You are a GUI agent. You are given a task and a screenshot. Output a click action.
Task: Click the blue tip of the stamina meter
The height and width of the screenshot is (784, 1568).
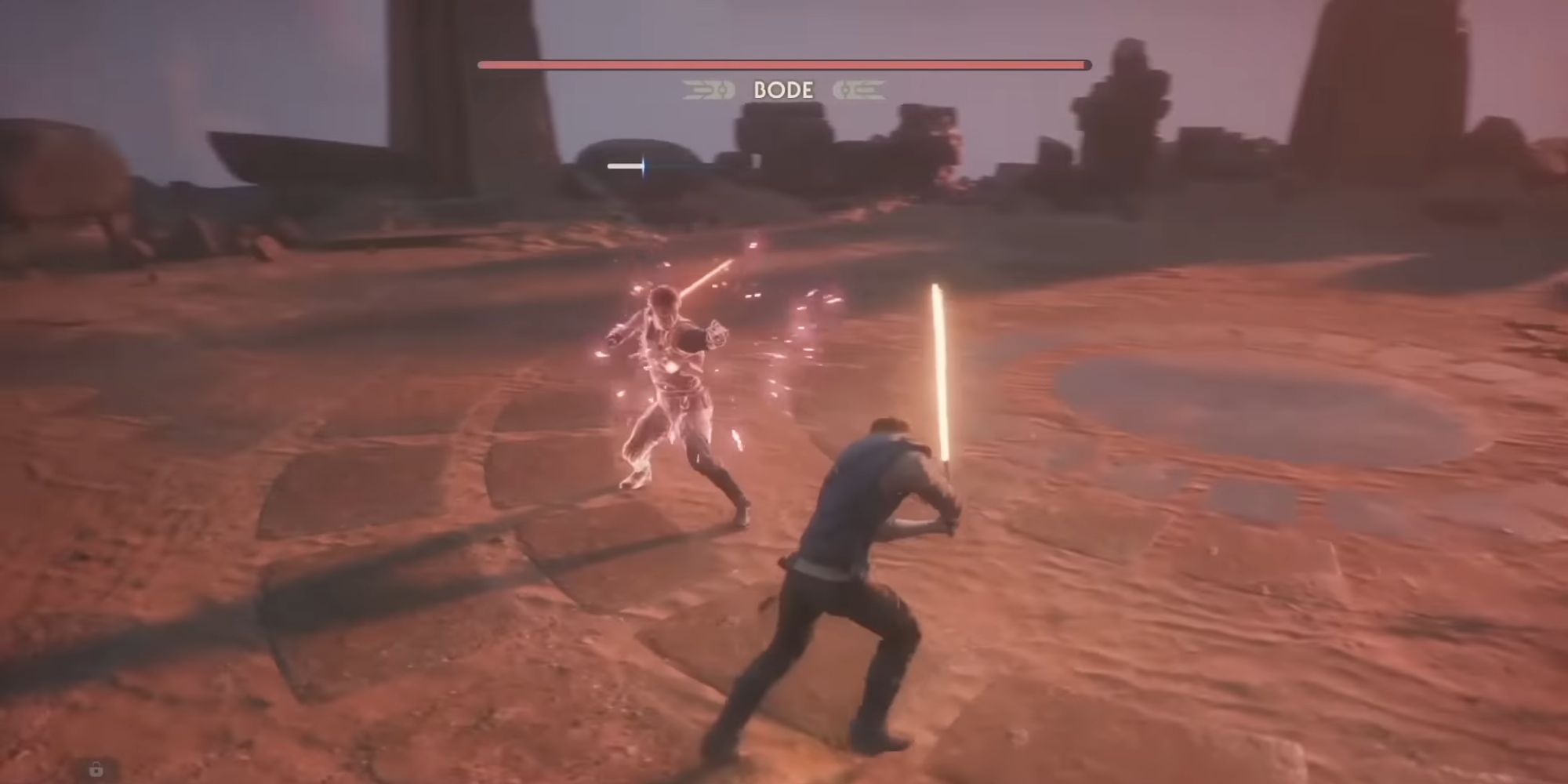644,165
